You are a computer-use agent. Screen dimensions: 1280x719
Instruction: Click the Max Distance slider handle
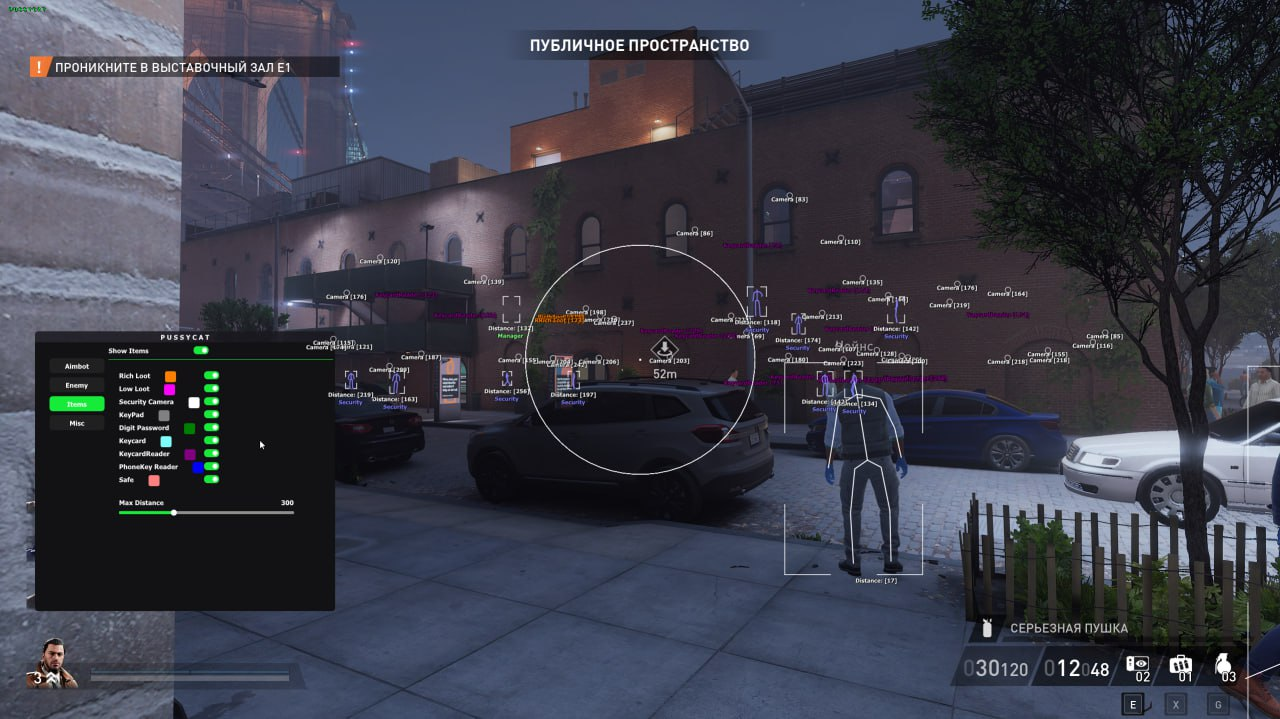[174, 512]
